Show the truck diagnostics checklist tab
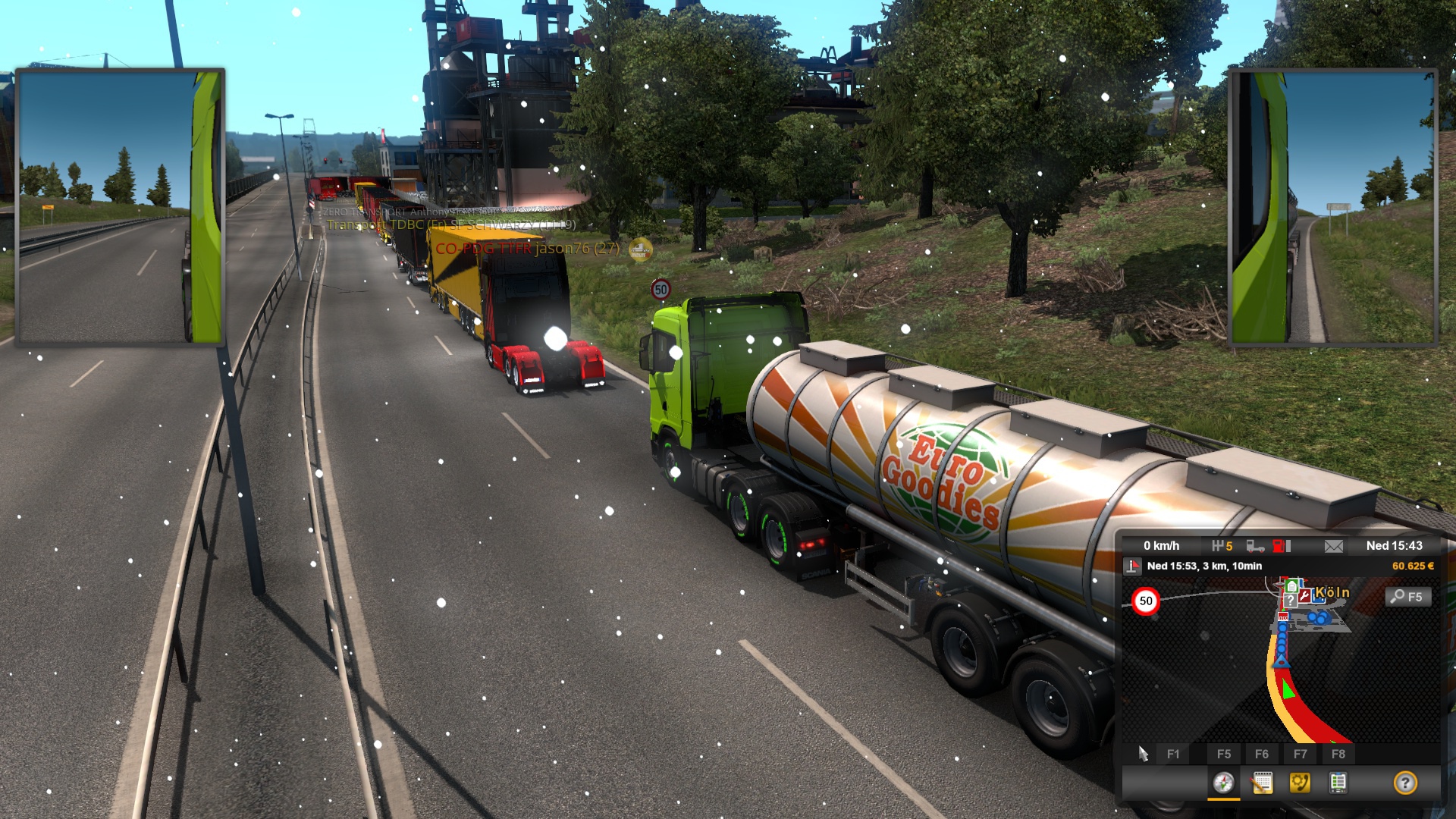The width and height of the screenshot is (1456, 819). coord(1338,783)
